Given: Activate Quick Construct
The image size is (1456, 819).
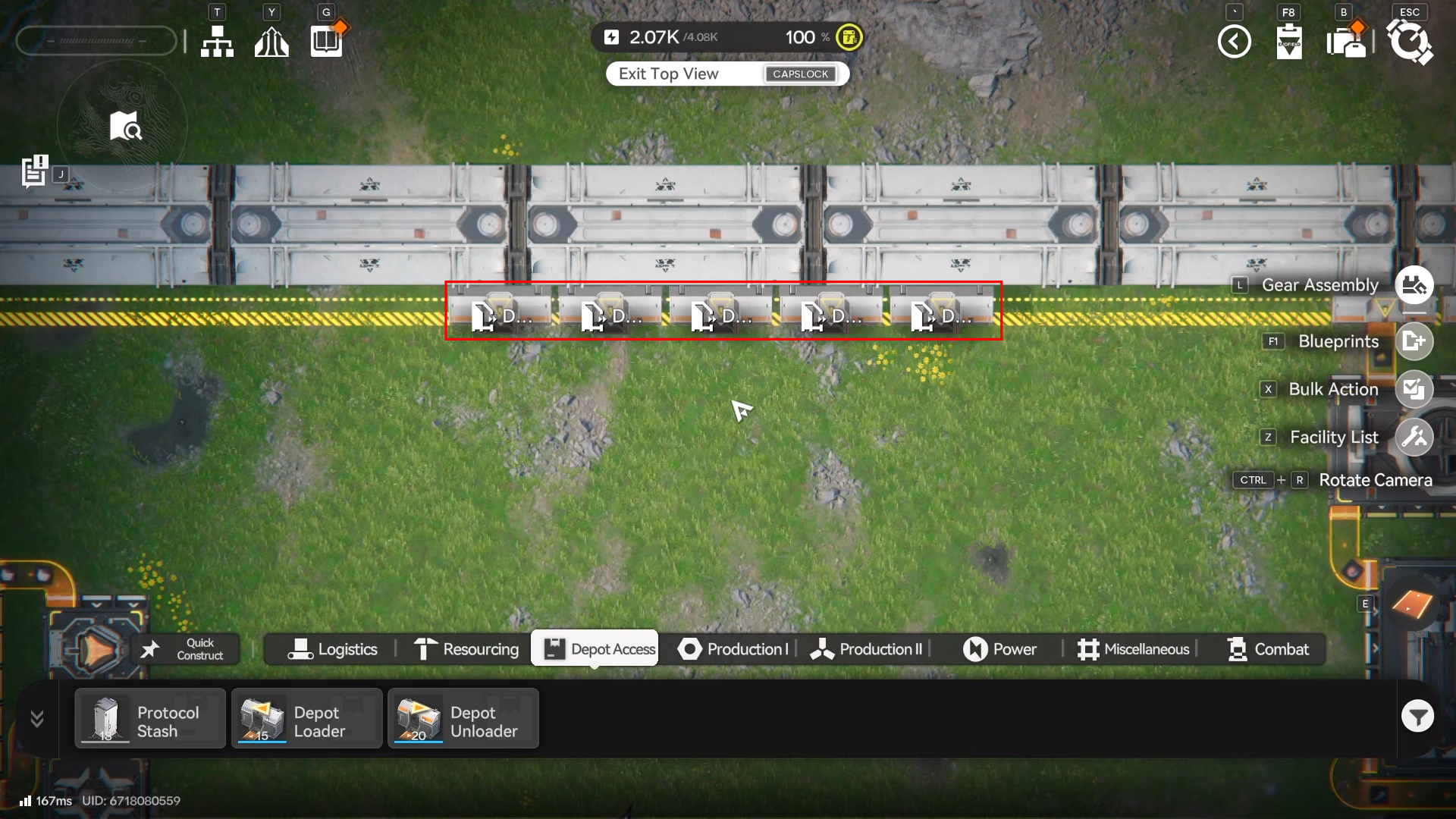Looking at the screenshot, I should pos(187,649).
